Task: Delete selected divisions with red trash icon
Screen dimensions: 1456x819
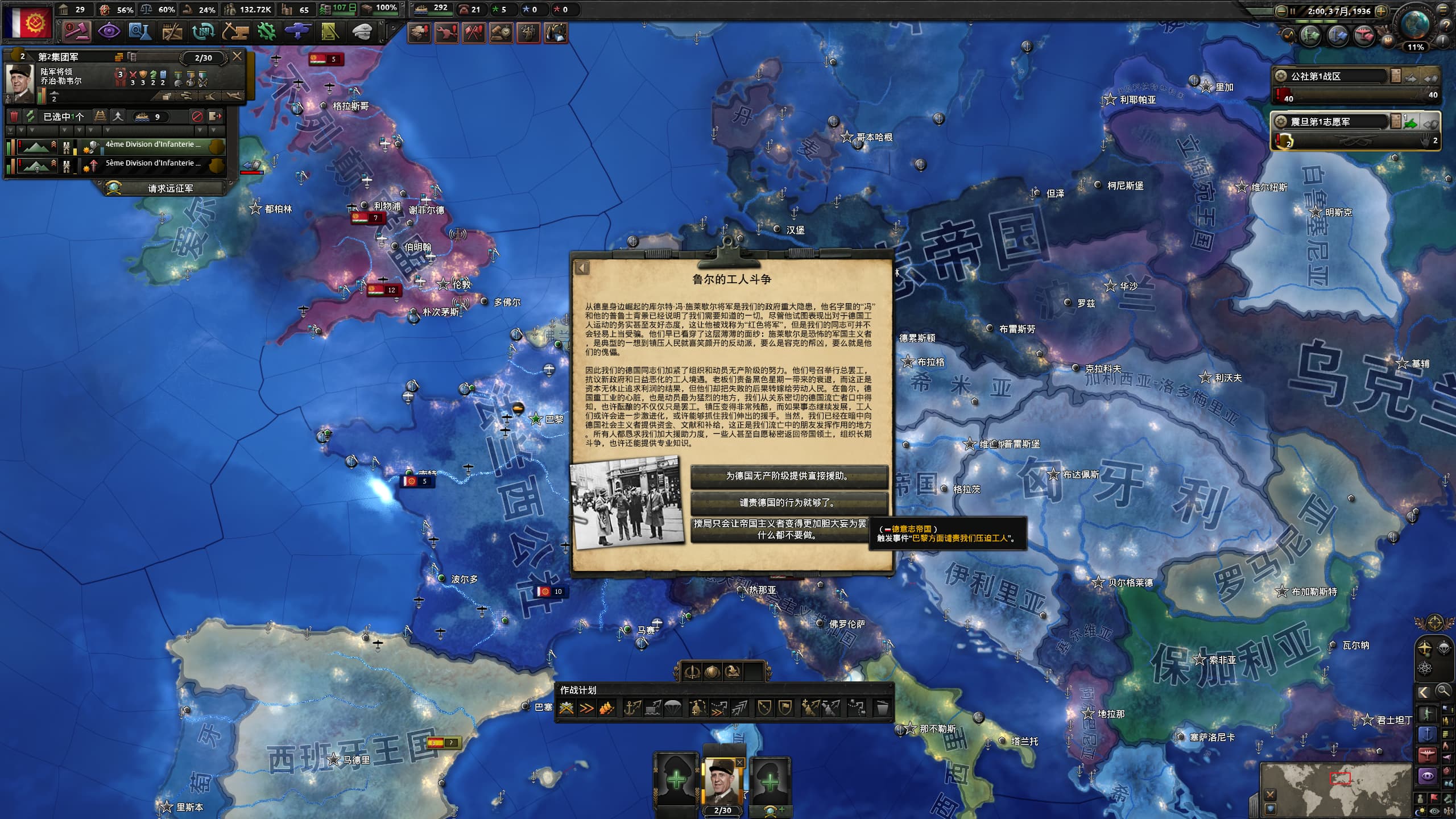Action: (15, 117)
